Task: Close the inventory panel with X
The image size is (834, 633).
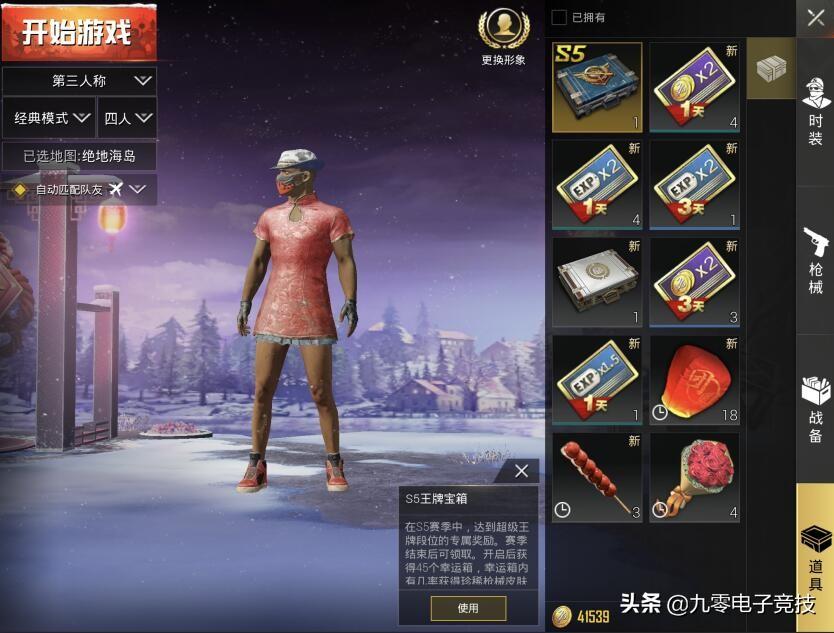Action: coord(815,18)
